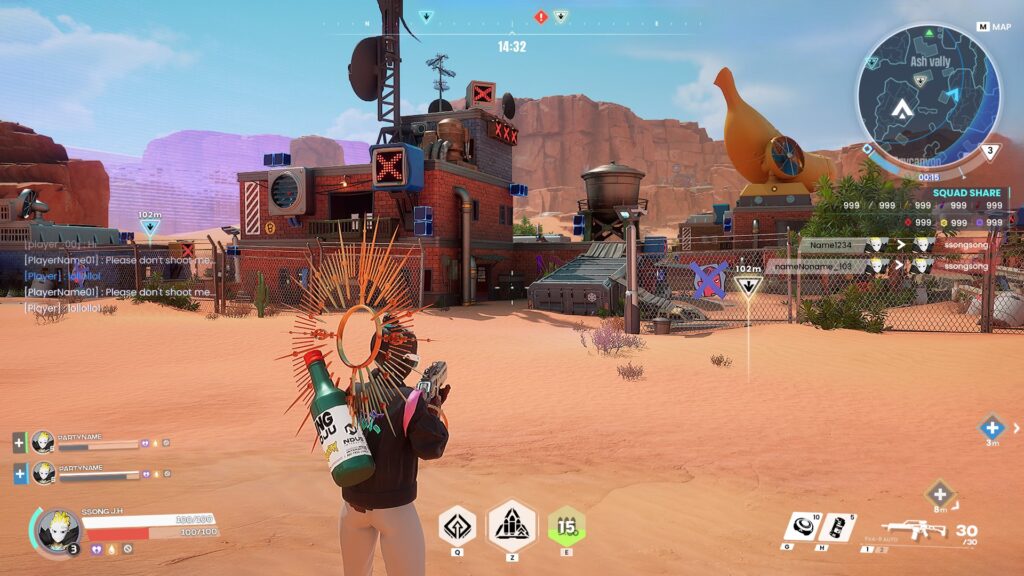1024x576 pixels.
Task: Open the Squad Share panel header
Action: [x=966, y=193]
